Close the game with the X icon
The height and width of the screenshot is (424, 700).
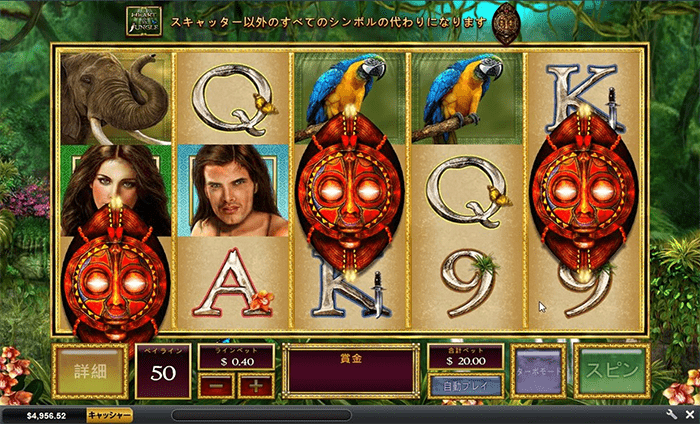(x=689, y=414)
